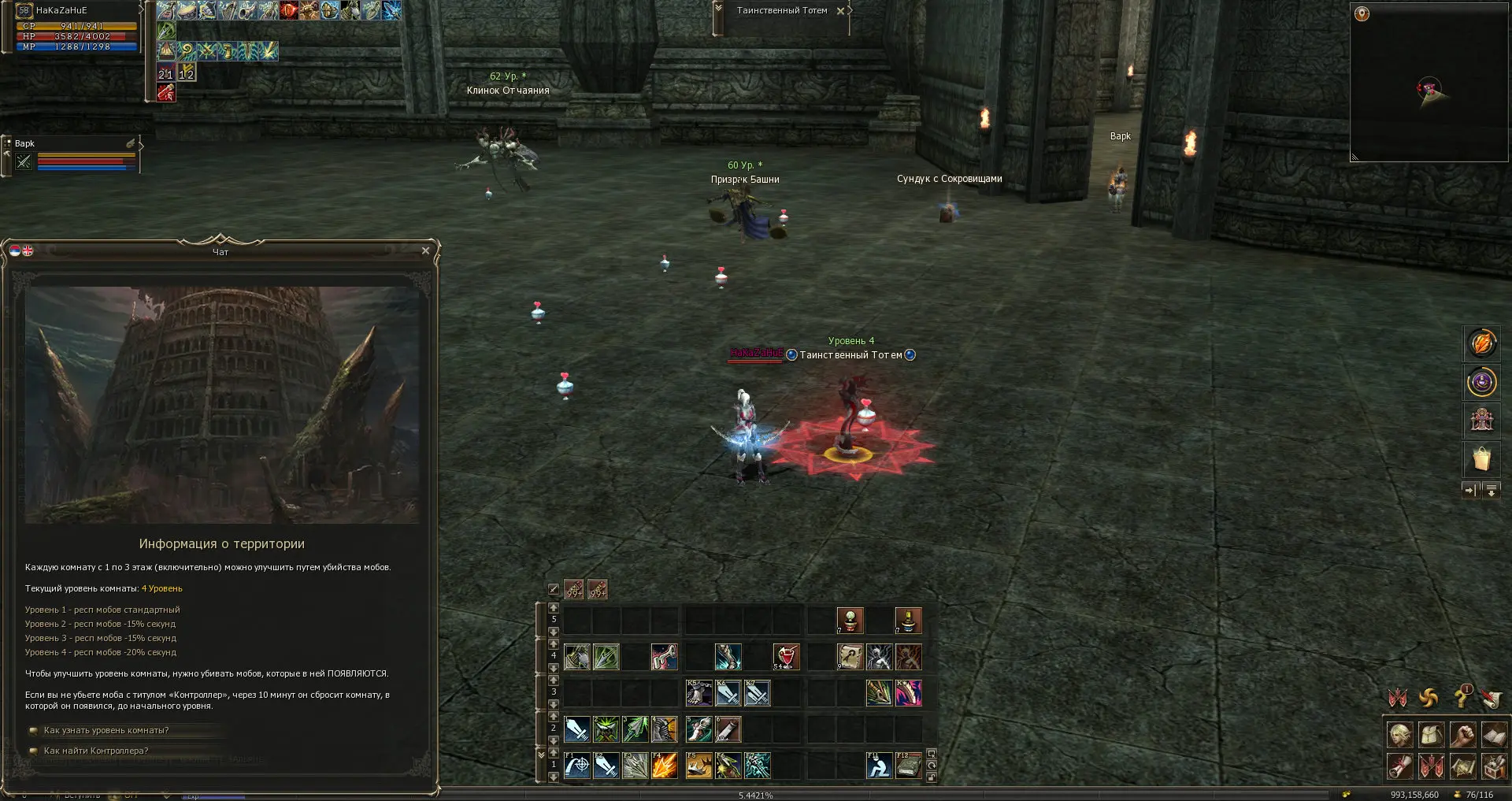Image resolution: width=1512 pixels, height=801 pixels.
Task: Click the minimap
Action: pos(1429,83)
